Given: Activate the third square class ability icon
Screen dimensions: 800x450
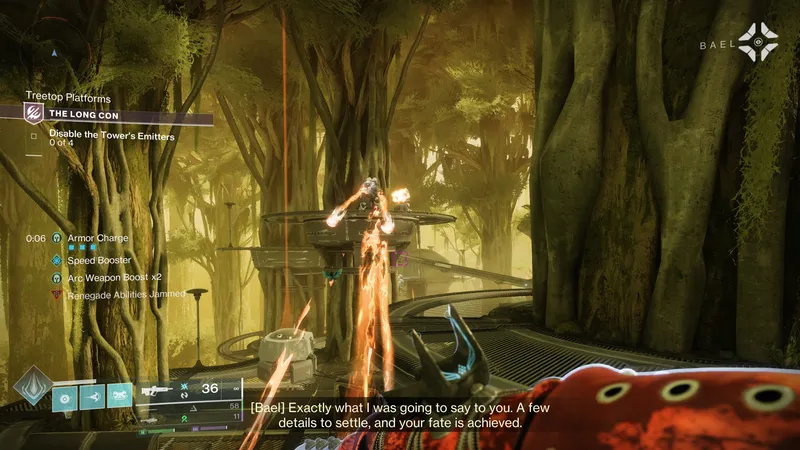Looking at the screenshot, I should 120,397.
